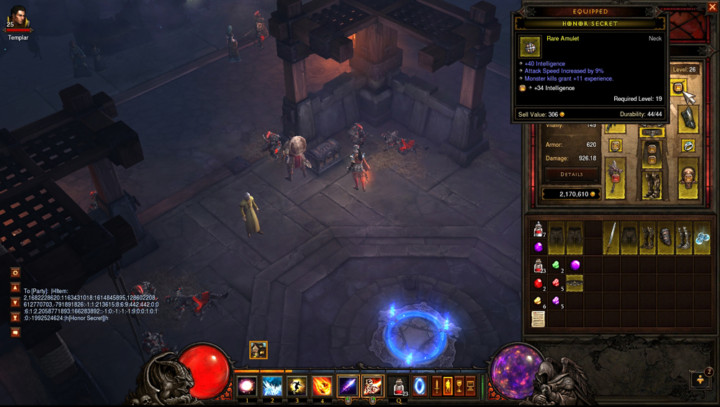Select the equipped Honor Secret amulet slot

[679, 89]
